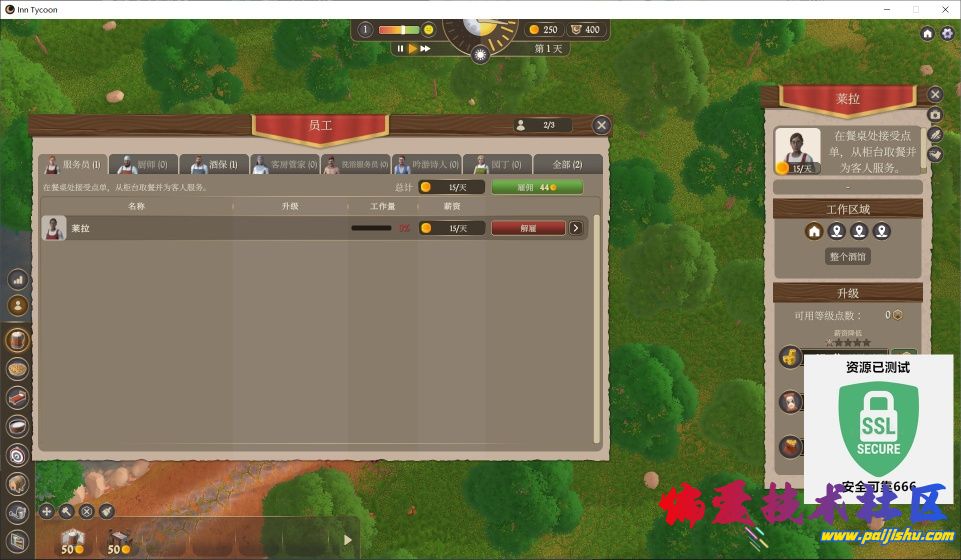The image size is (961, 560).
Task: Choose the bed build category
Action: pyautogui.click(x=17, y=398)
